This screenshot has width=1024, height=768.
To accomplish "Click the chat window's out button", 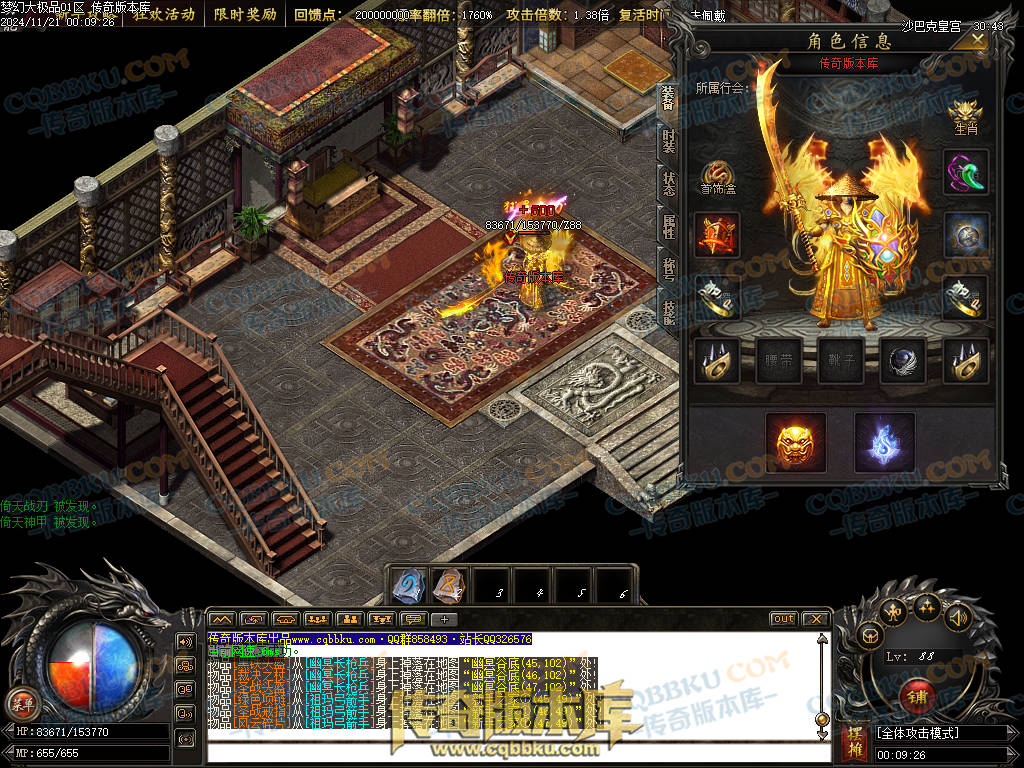I will tap(783, 619).
